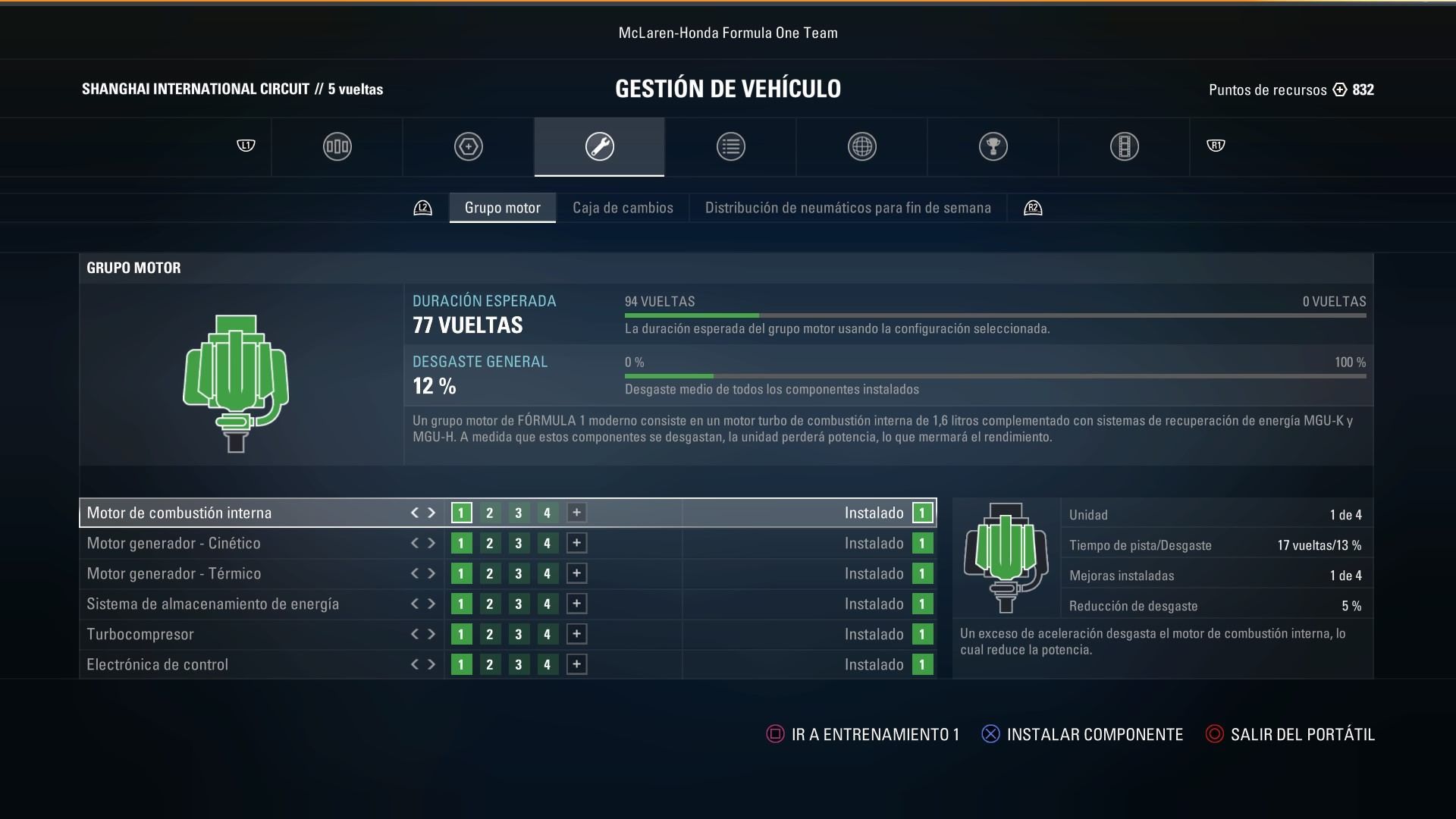This screenshot has width=1456, height=819.
Task: Open the globe icon tab
Action: point(861,146)
